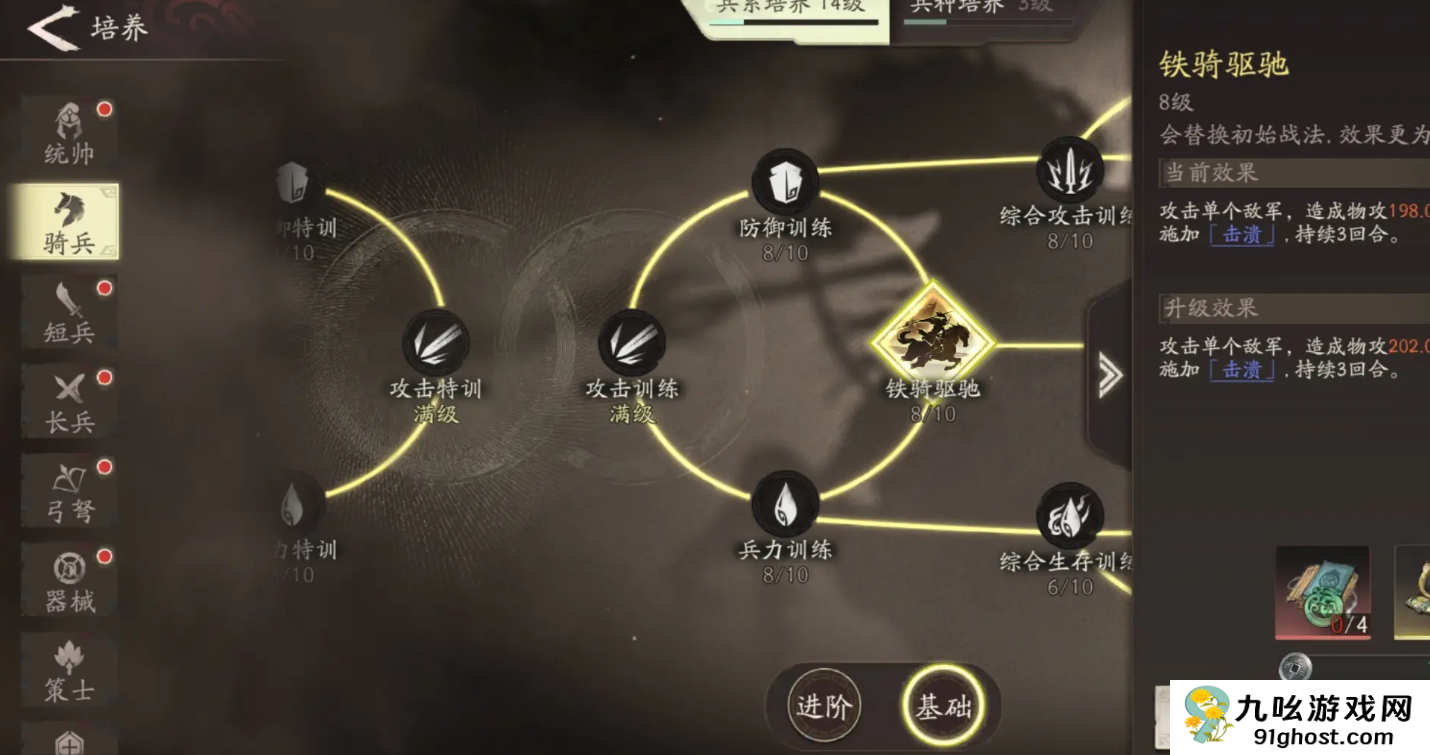Select the 骑兵 cavalry tab
The image size is (1430, 755).
69,222
